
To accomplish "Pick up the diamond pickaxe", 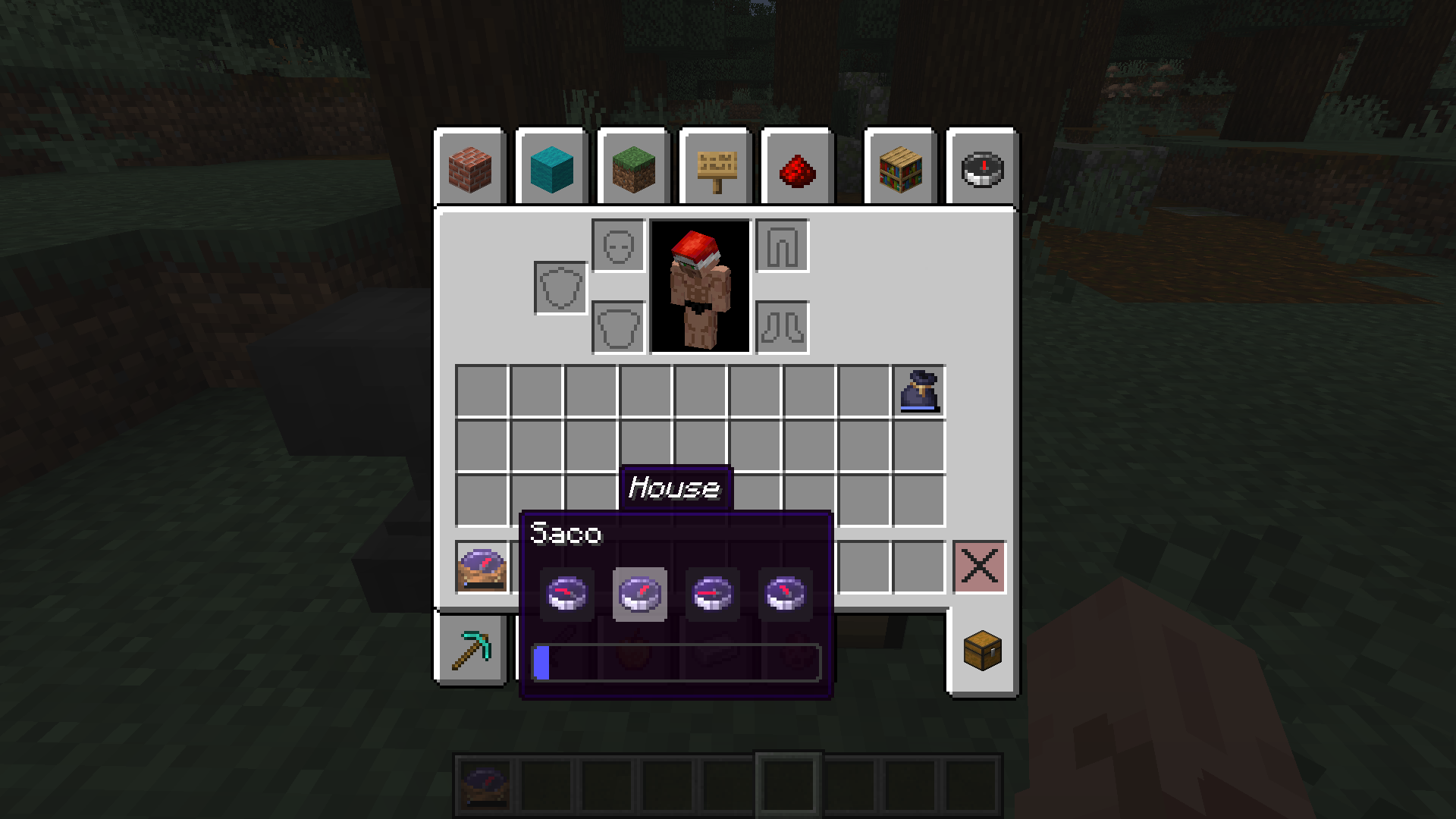I will [x=470, y=651].
